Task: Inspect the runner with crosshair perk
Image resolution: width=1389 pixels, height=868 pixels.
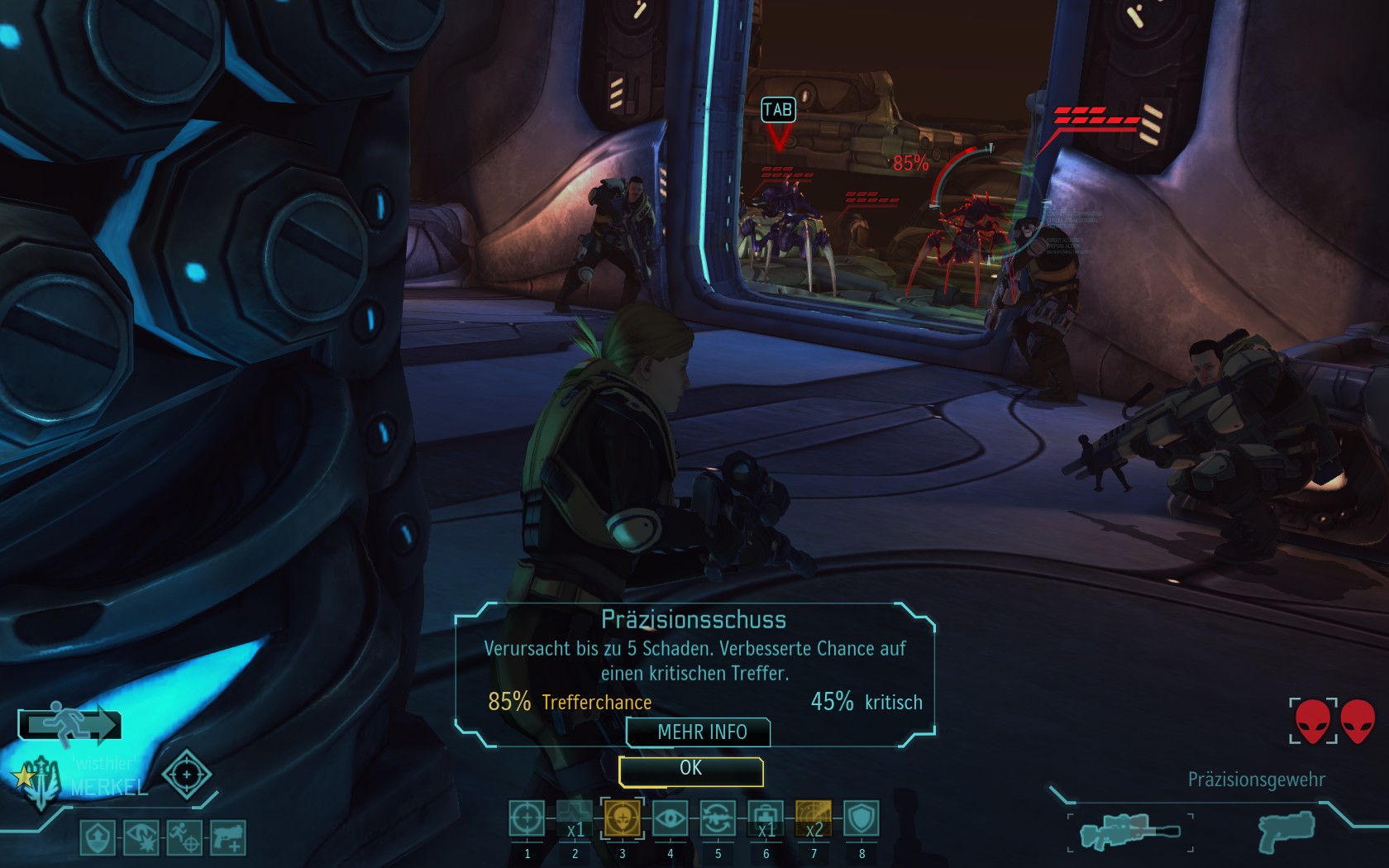Action: click(x=184, y=837)
